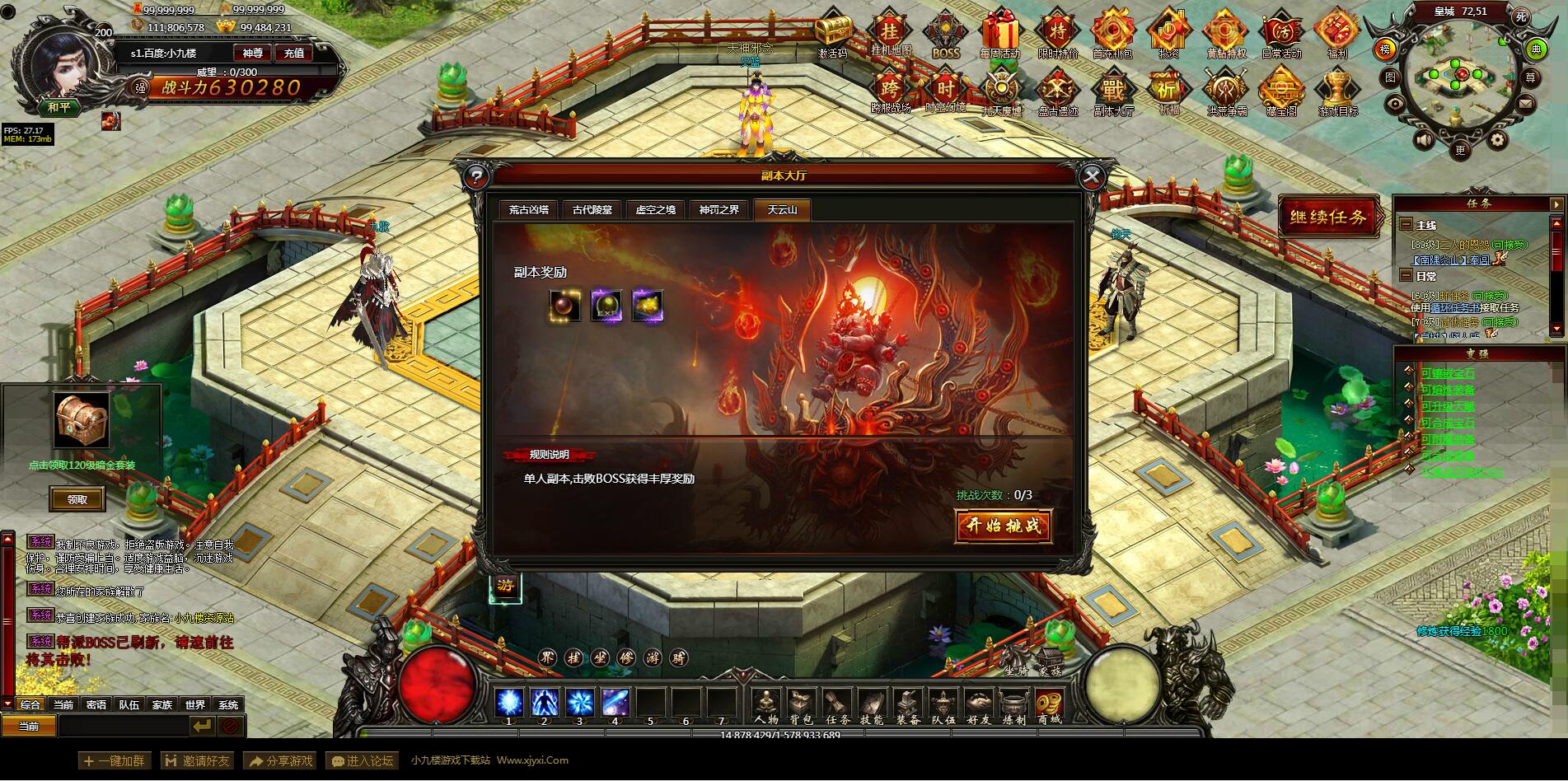Image resolution: width=1568 pixels, height=781 pixels.
Task: Click the chat message input field
Action: click(x=123, y=726)
